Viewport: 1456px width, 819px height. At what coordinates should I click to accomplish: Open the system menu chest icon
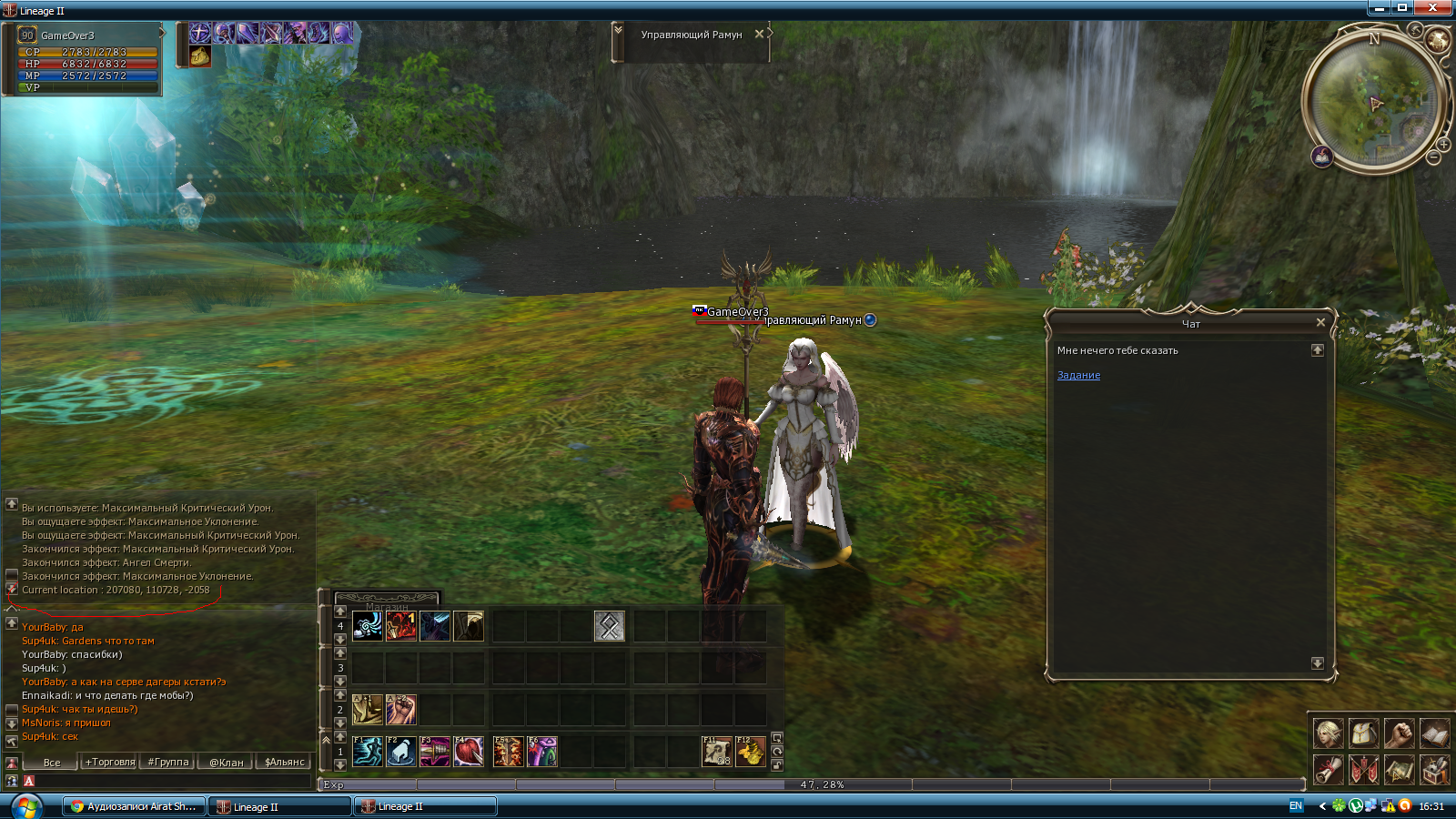(x=1434, y=770)
